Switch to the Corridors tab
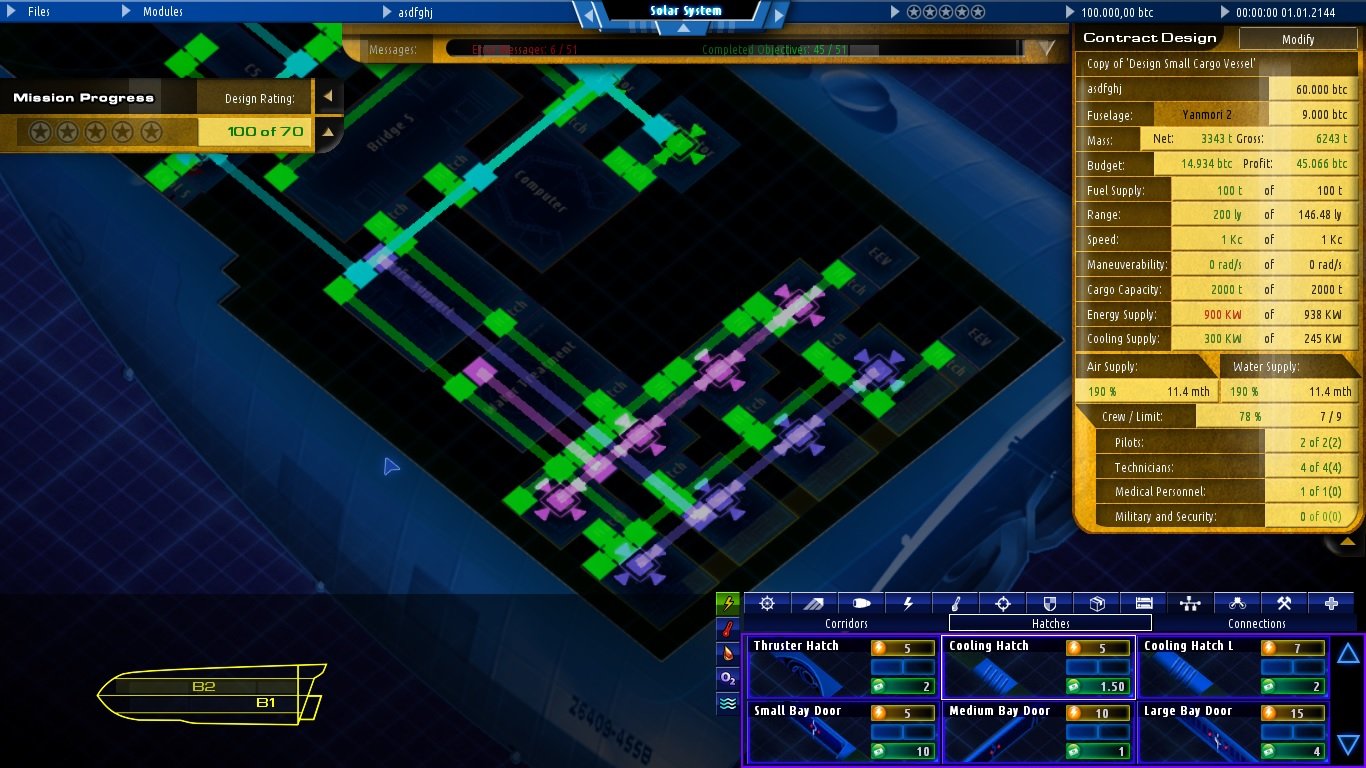Image resolution: width=1366 pixels, height=768 pixels. [845, 623]
